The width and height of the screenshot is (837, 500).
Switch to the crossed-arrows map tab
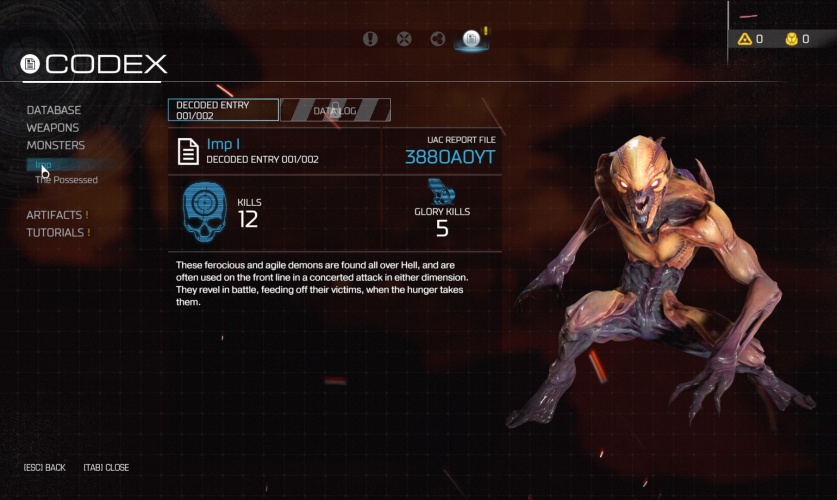coord(404,39)
